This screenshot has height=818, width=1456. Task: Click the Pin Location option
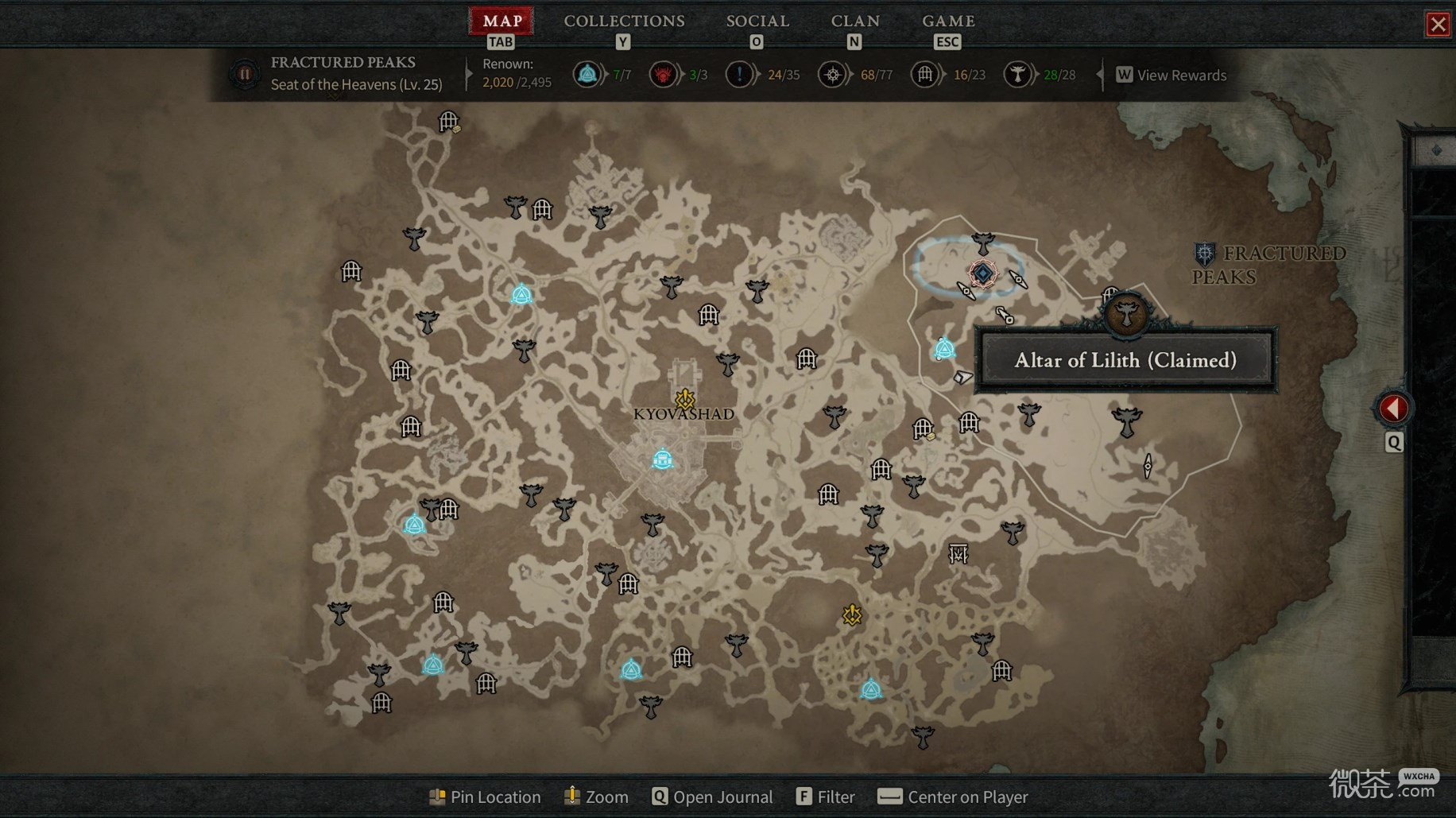click(485, 797)
